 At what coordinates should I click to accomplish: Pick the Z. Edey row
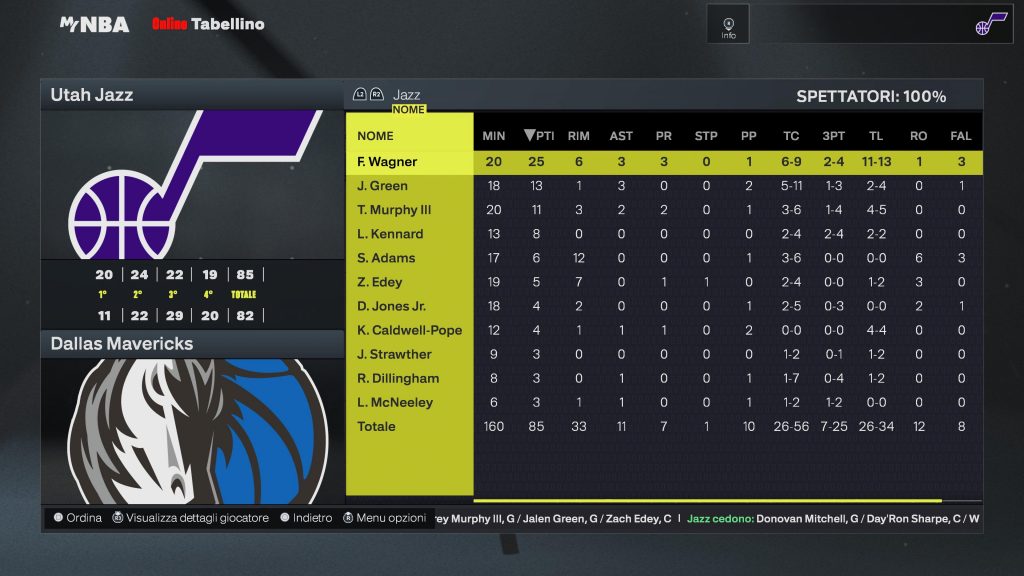[380, 282]
